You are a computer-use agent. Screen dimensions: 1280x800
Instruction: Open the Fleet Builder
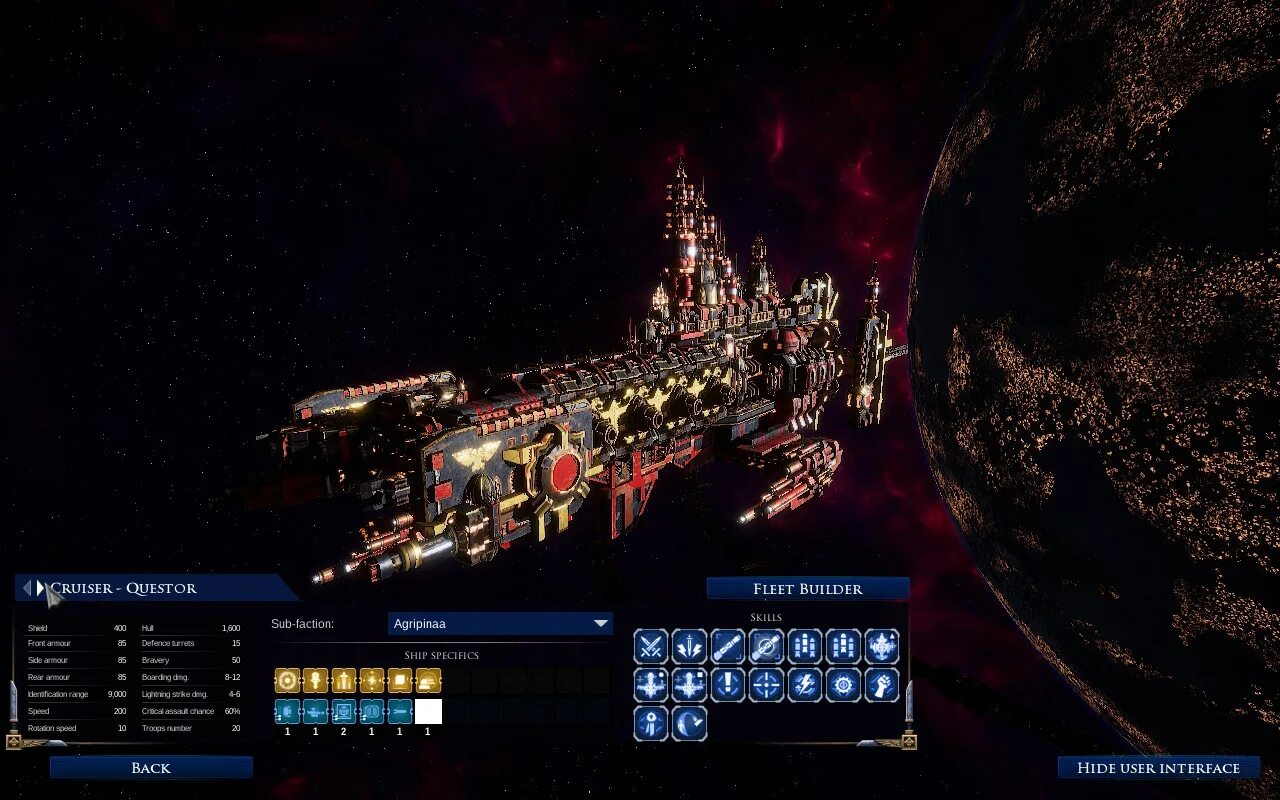[x=808, y=589]
